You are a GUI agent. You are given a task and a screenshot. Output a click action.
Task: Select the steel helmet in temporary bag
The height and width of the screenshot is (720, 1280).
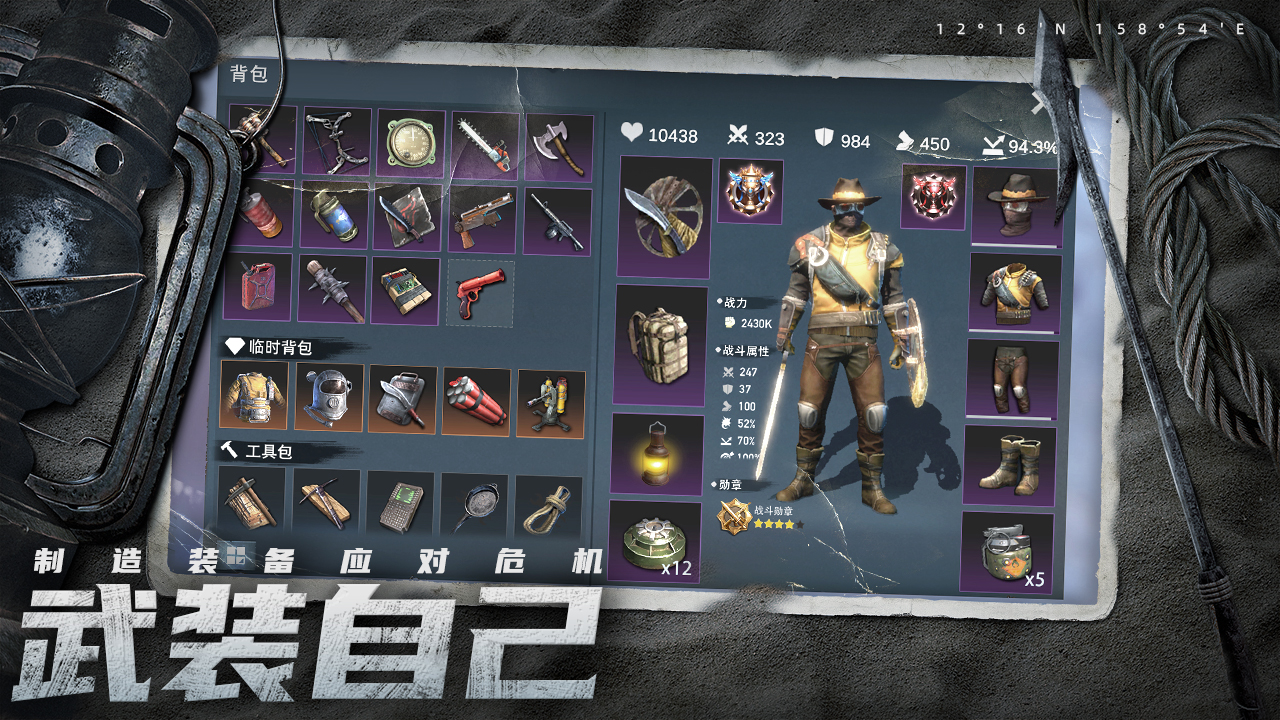[x=329, y=396]
